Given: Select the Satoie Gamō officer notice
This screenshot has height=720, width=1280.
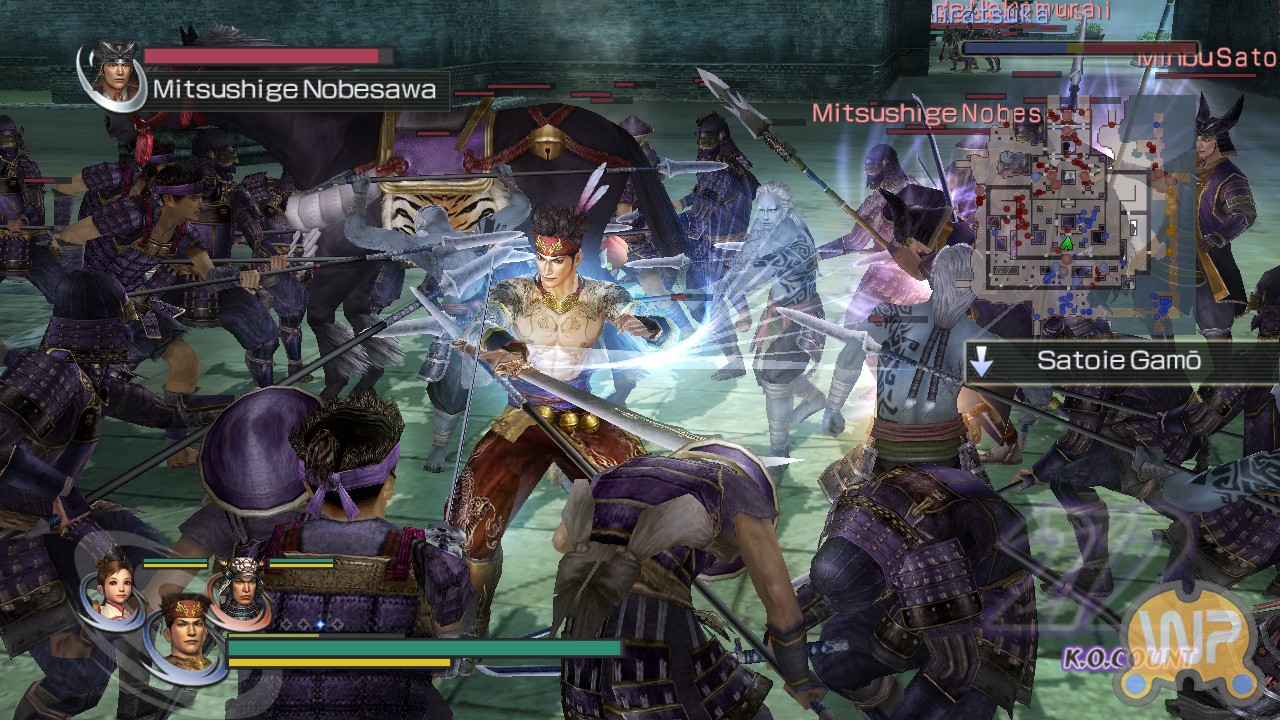Looking at the screenshot, I should pyautogui.click(x=1118, y=361).
